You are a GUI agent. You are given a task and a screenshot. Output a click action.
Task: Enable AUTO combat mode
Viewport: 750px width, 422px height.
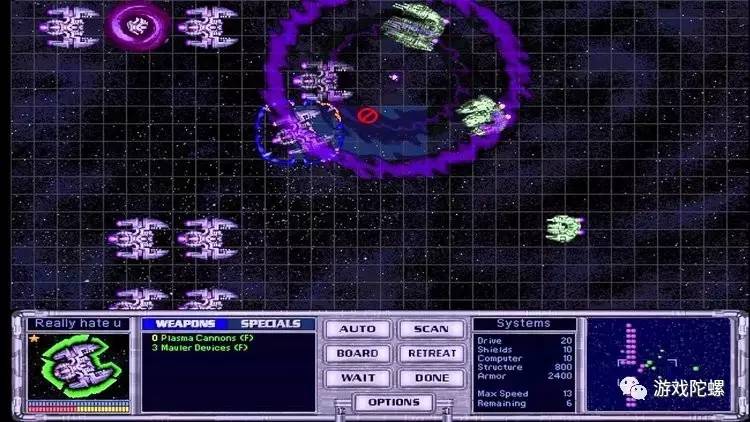pos(357,329)
